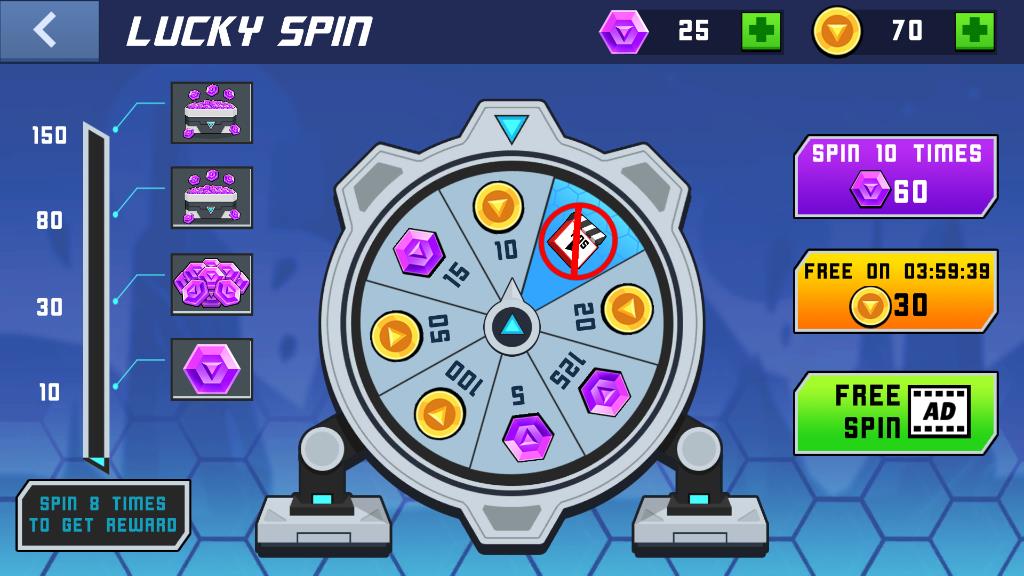Add more gold coins with plus button
Image resolution: width=1024 pixels, height=576 pixels.
974,31
